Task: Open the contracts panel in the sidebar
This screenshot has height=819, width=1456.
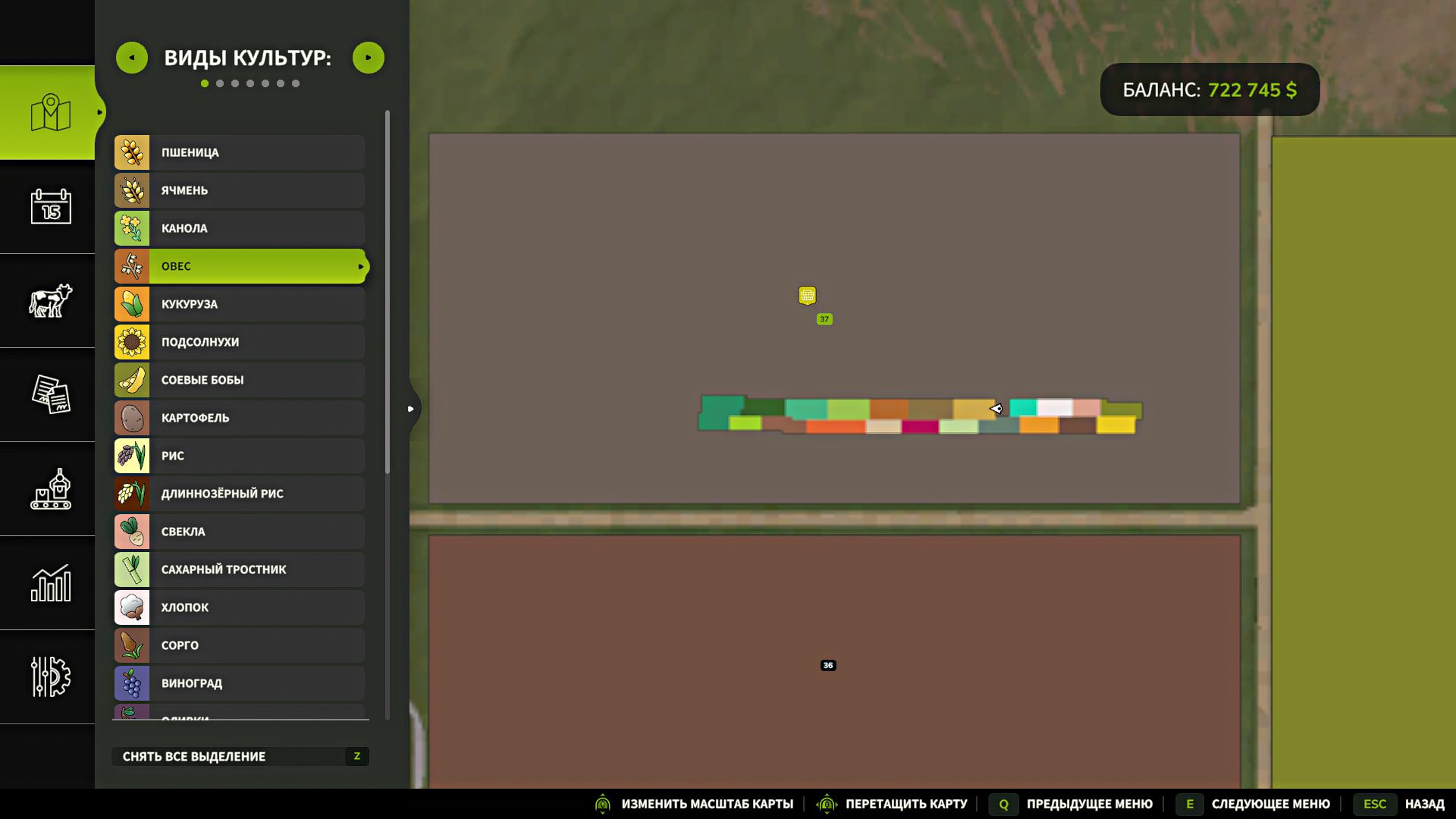Action: tap(48, 396)
